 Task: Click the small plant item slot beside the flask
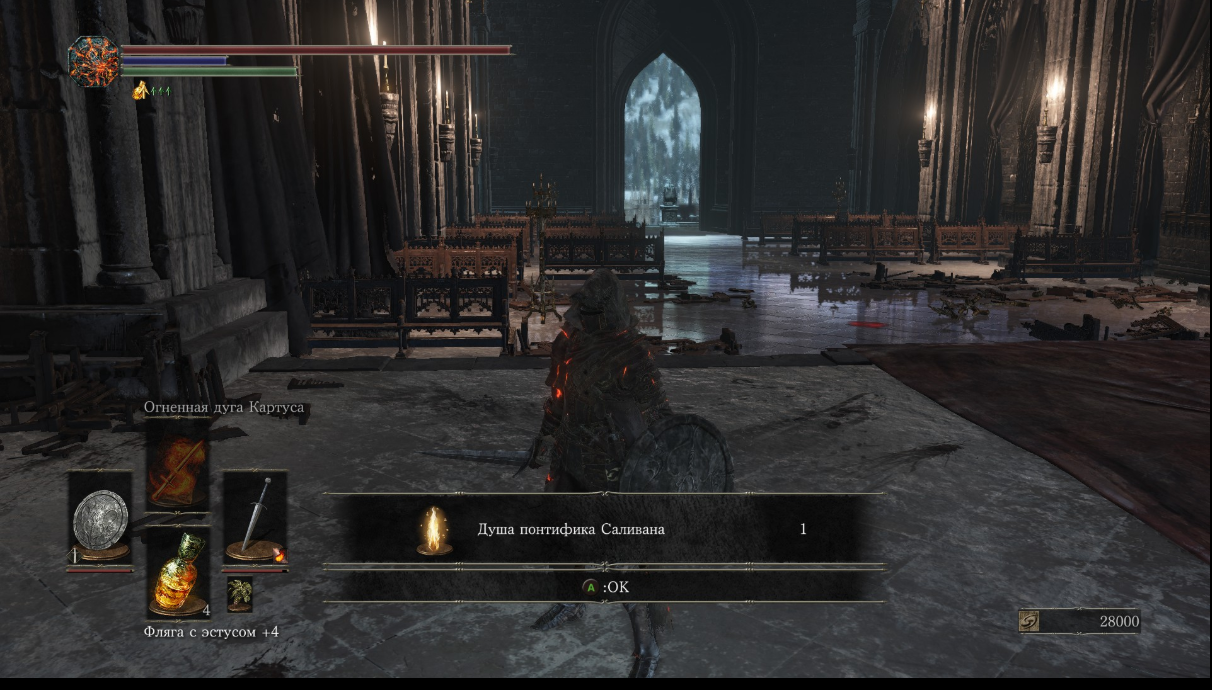(239, 594)
